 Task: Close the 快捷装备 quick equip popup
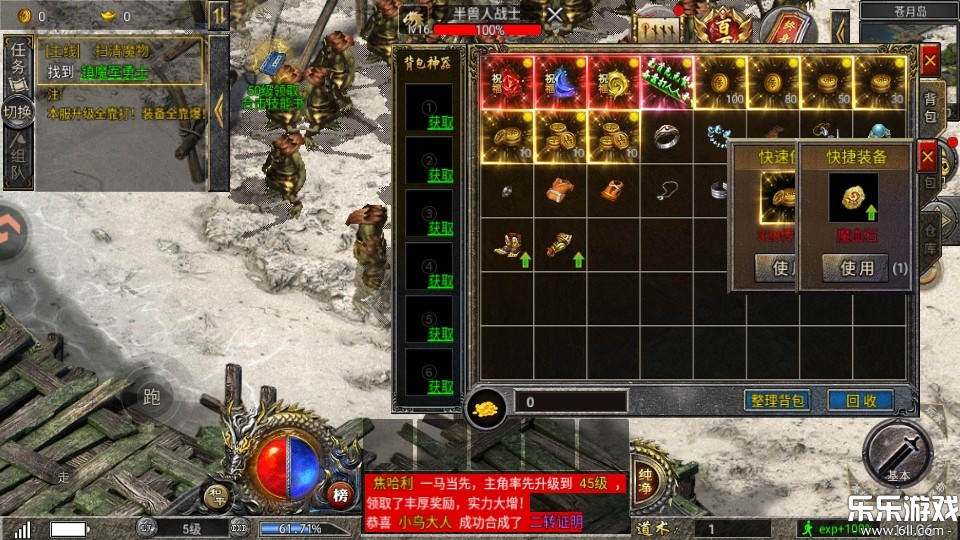tap(928, 157)
